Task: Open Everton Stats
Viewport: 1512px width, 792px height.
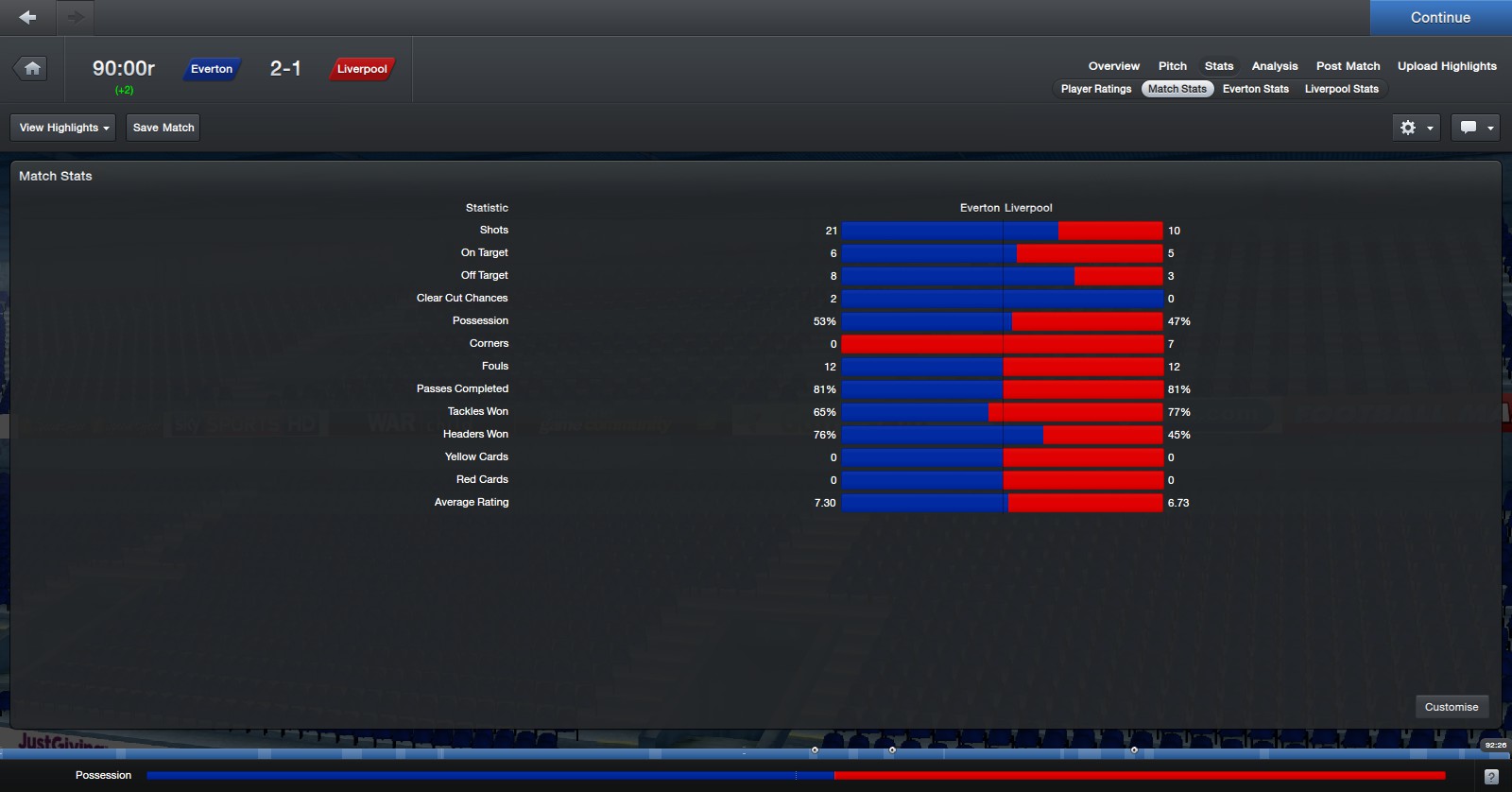Action: click(1255, 89)
